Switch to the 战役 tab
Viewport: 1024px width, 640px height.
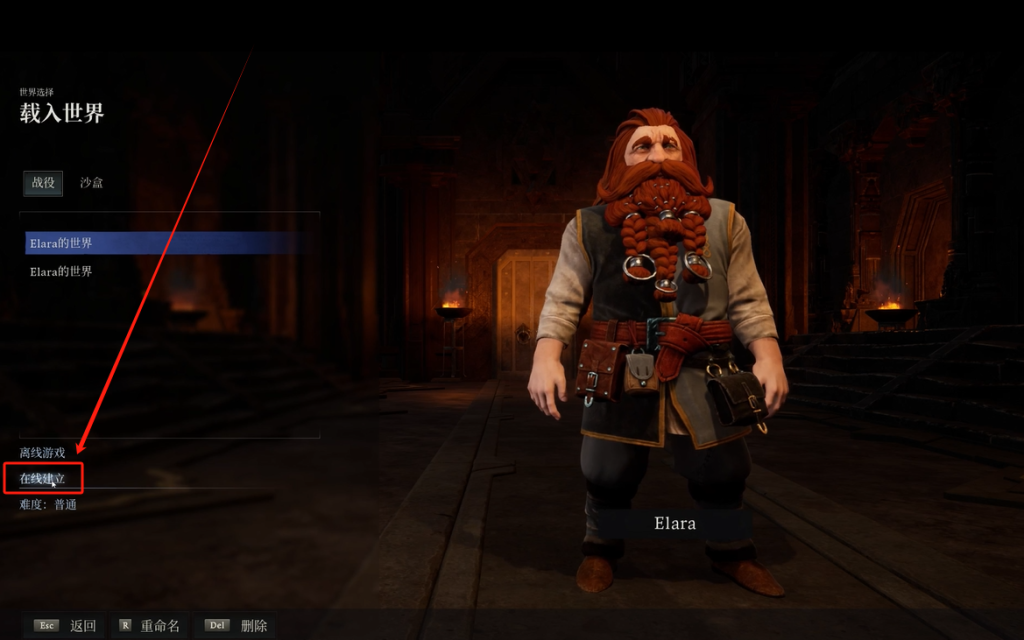(43, 183)
